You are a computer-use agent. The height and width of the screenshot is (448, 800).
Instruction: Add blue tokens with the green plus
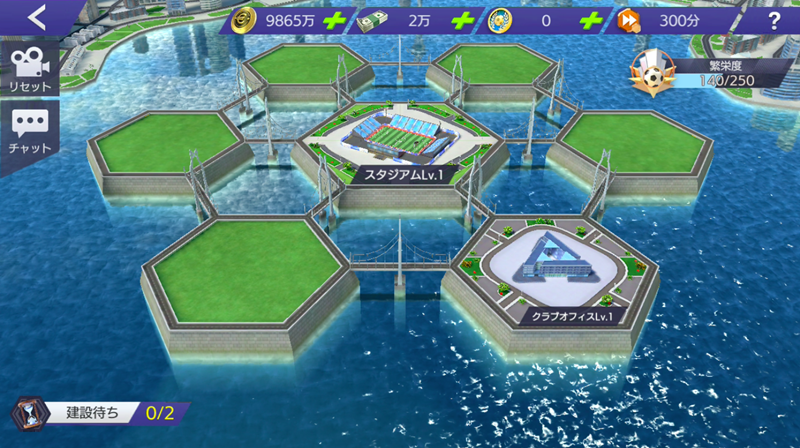tap(591, 20)
